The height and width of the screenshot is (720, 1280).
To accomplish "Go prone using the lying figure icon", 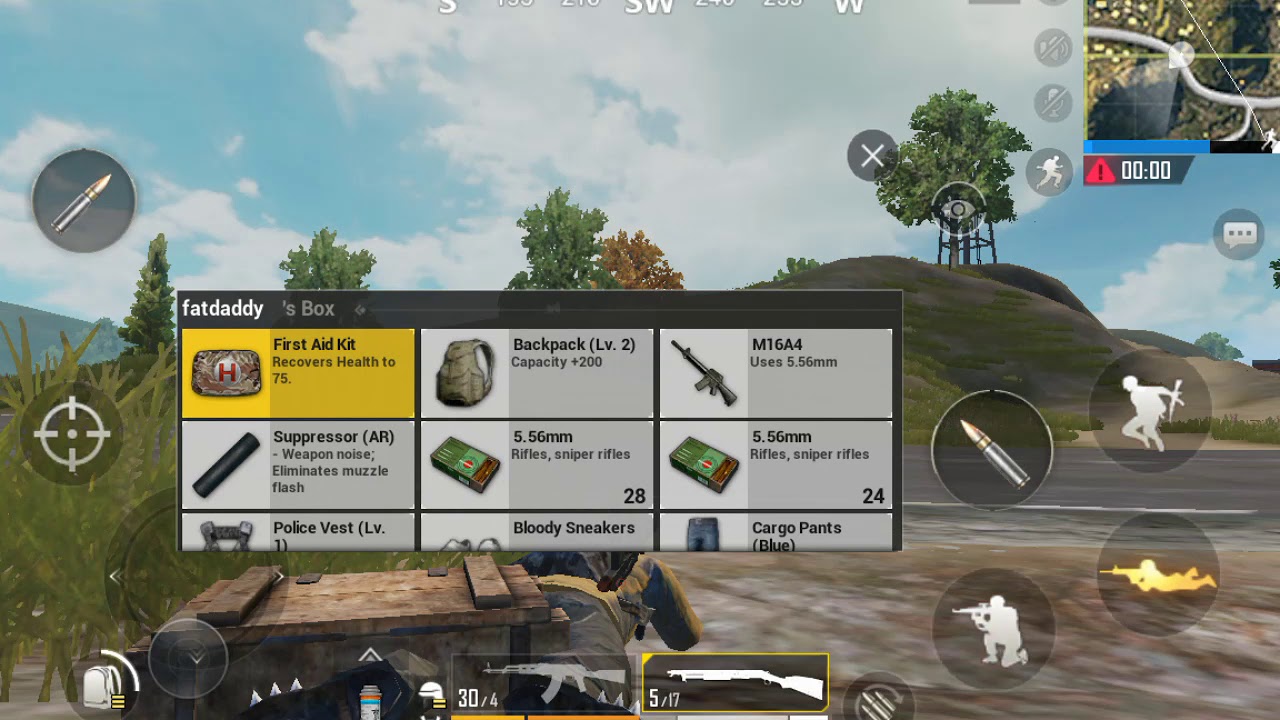I will 1160,575.
